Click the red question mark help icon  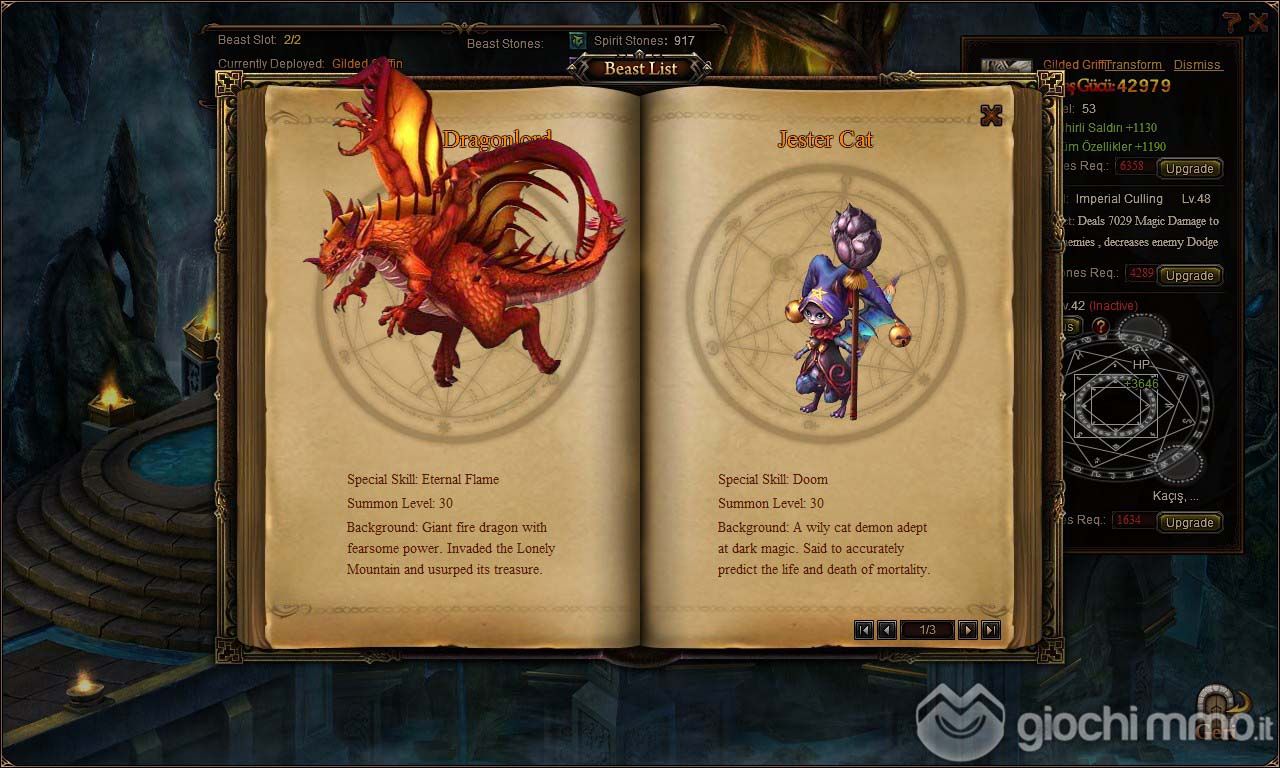click(1100, 326)
